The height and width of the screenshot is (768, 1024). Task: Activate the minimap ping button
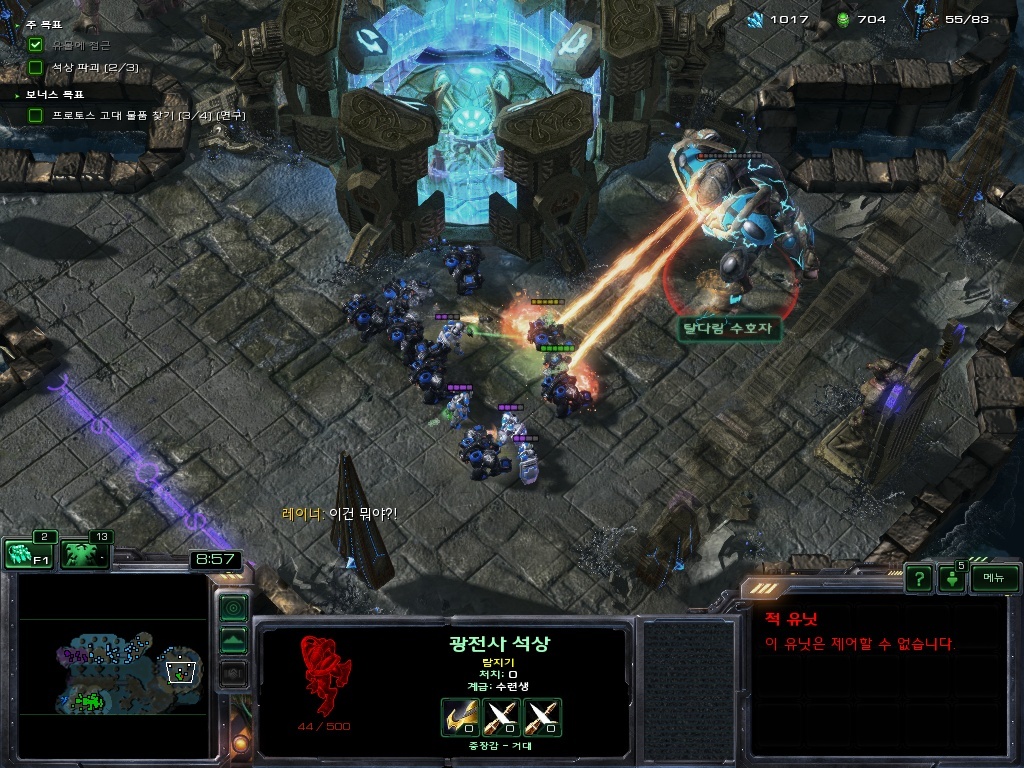pyautogui.click(x=233, y=608)
